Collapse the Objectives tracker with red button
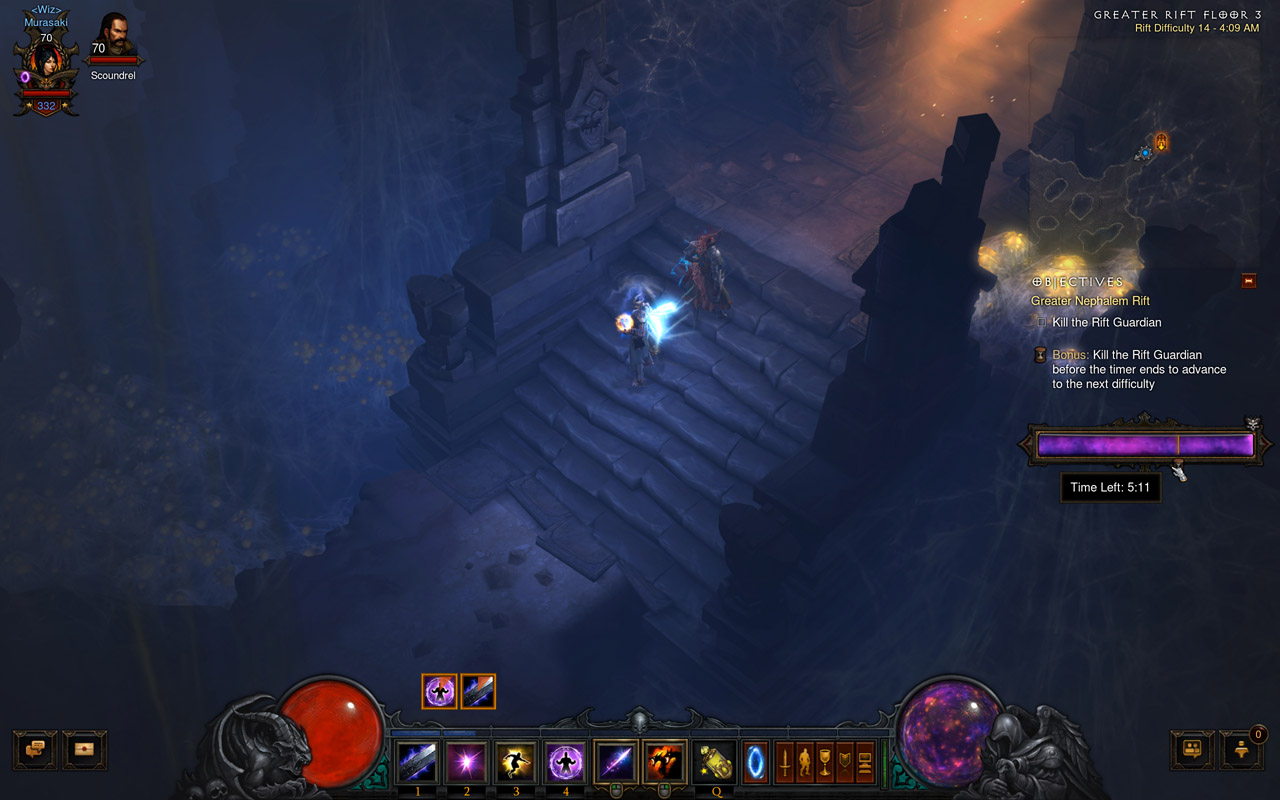This screenshot has height=800, width=1280. click(1248, 281)
